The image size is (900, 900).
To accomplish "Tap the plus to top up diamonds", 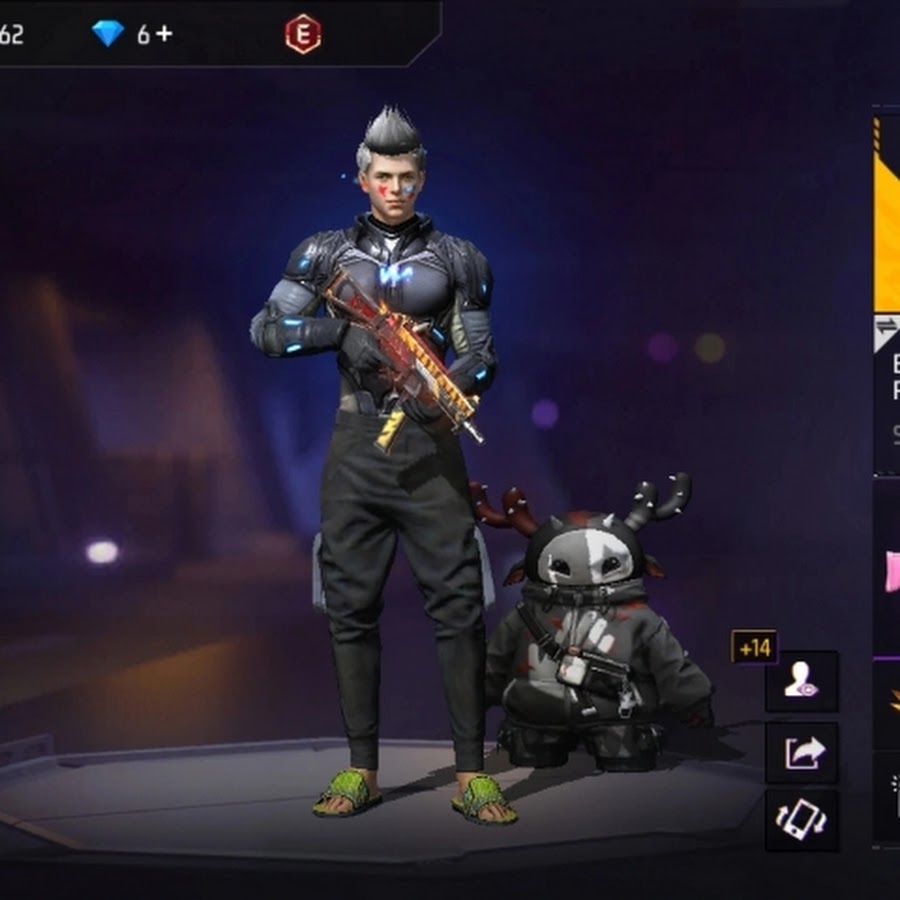I will coord(164,34).
